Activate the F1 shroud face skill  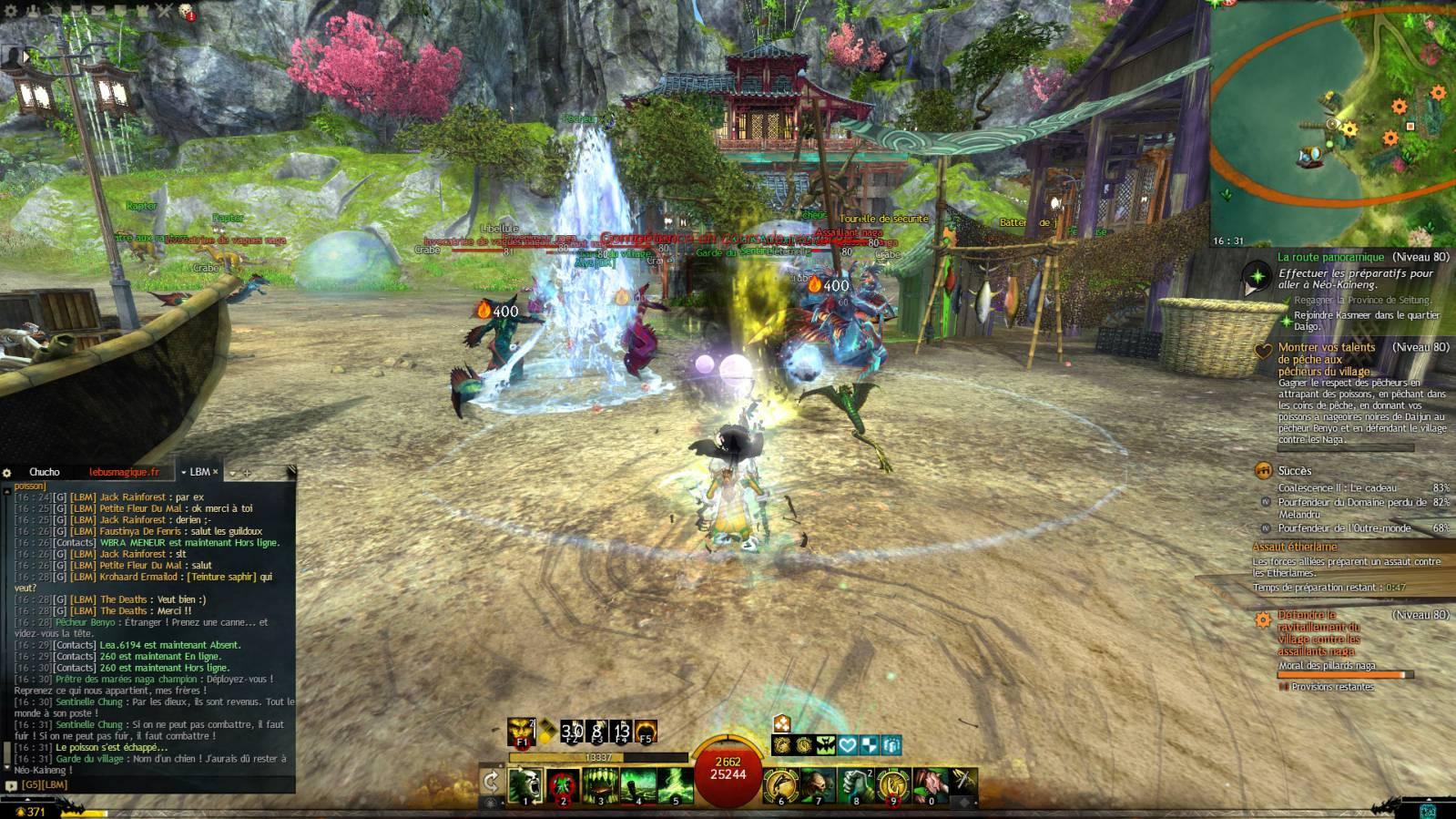point(523,732)
